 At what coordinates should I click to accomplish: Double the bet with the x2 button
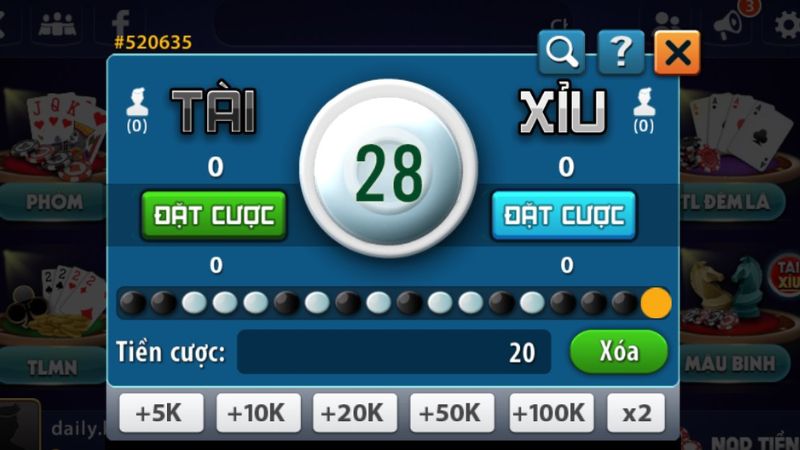tap(636, 412)
